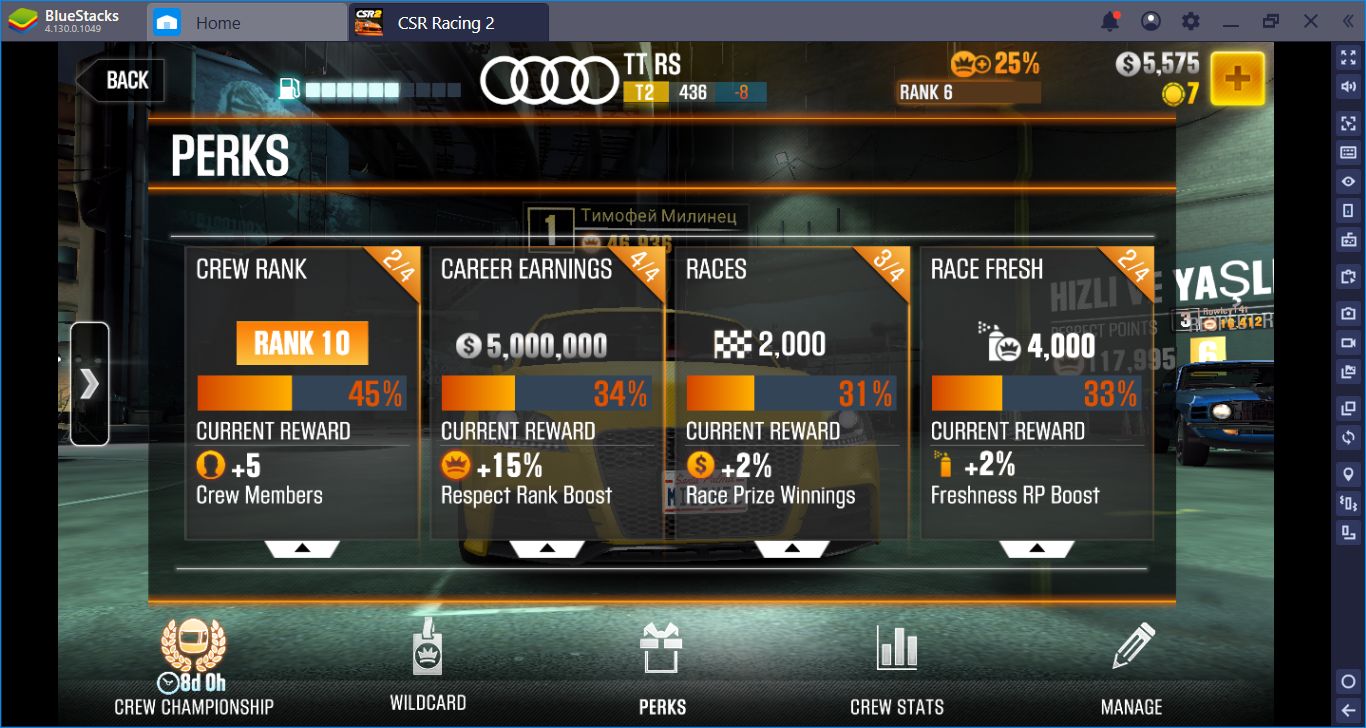Click the Career Earnings 34% progress bar
Image resolution: width=1366 pixels, height=728 pixels.
coord(547,393)
